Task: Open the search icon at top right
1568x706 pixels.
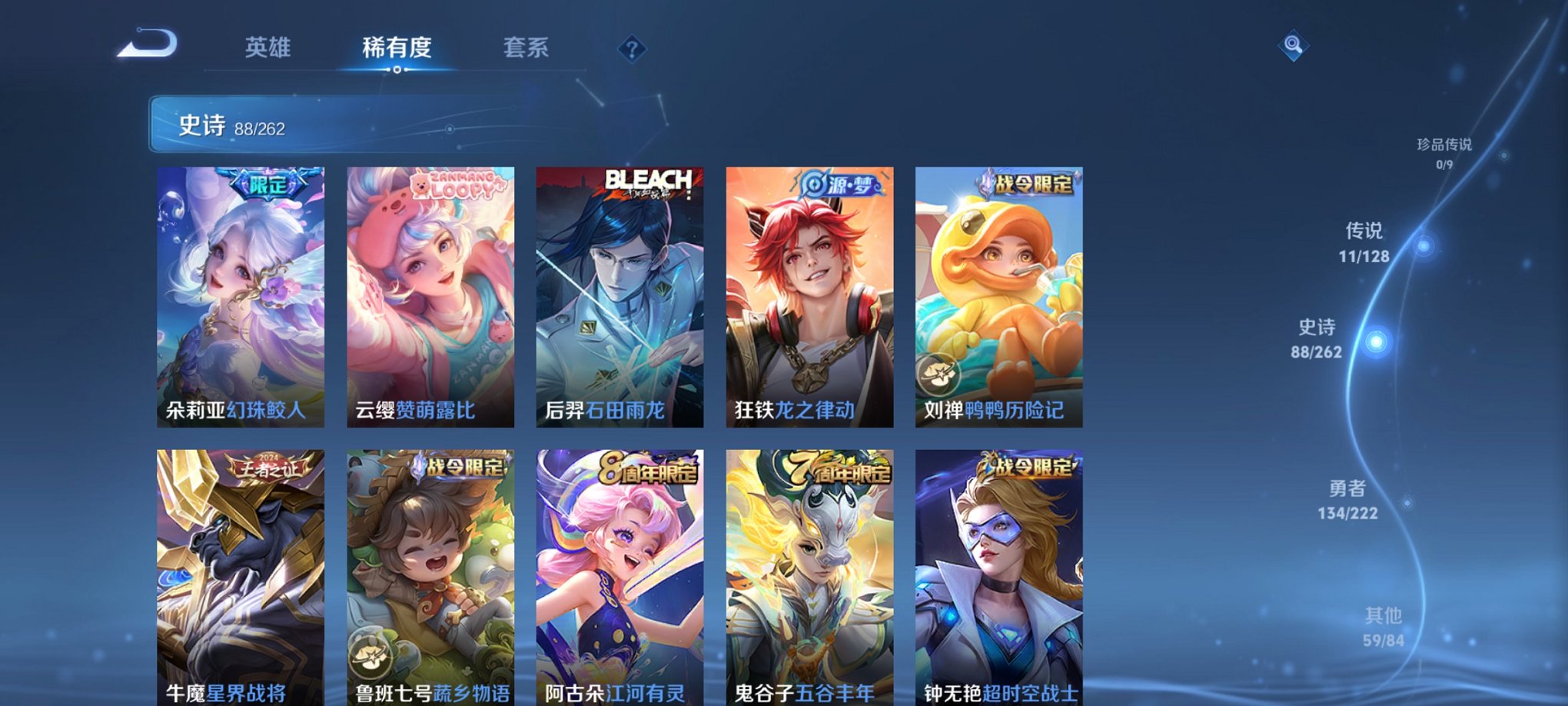Action: click(1294, 46)
